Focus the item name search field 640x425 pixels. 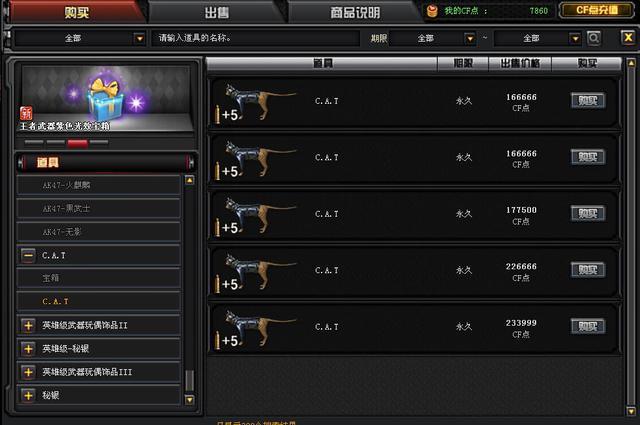[255, 38]
